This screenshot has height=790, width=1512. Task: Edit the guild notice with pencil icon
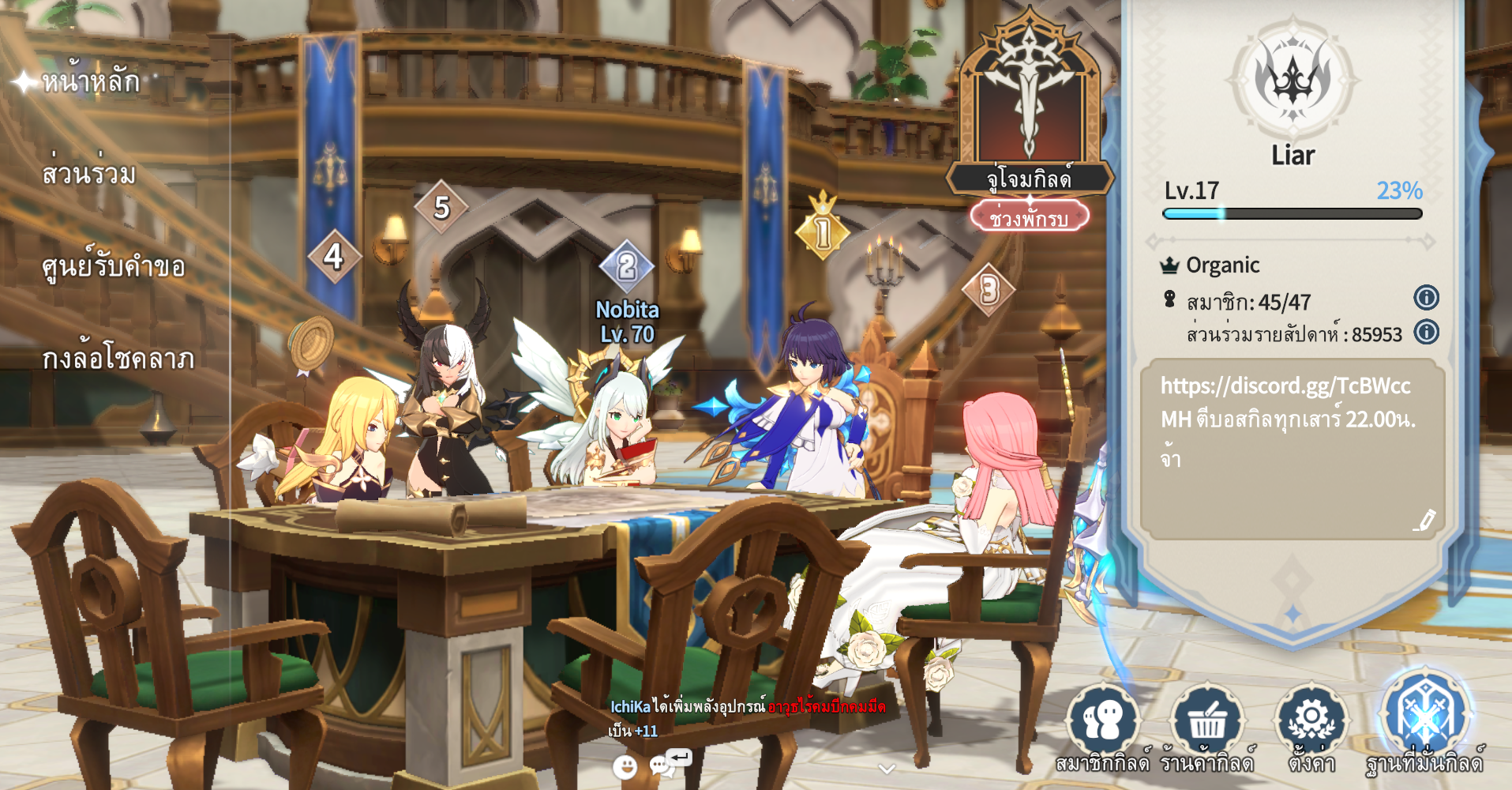point(1425,521)
